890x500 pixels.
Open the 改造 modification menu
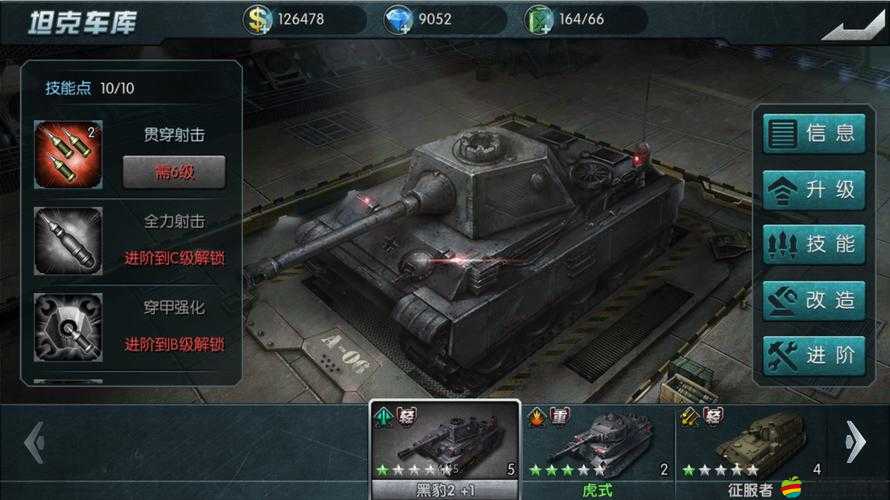tap(813, 300)
